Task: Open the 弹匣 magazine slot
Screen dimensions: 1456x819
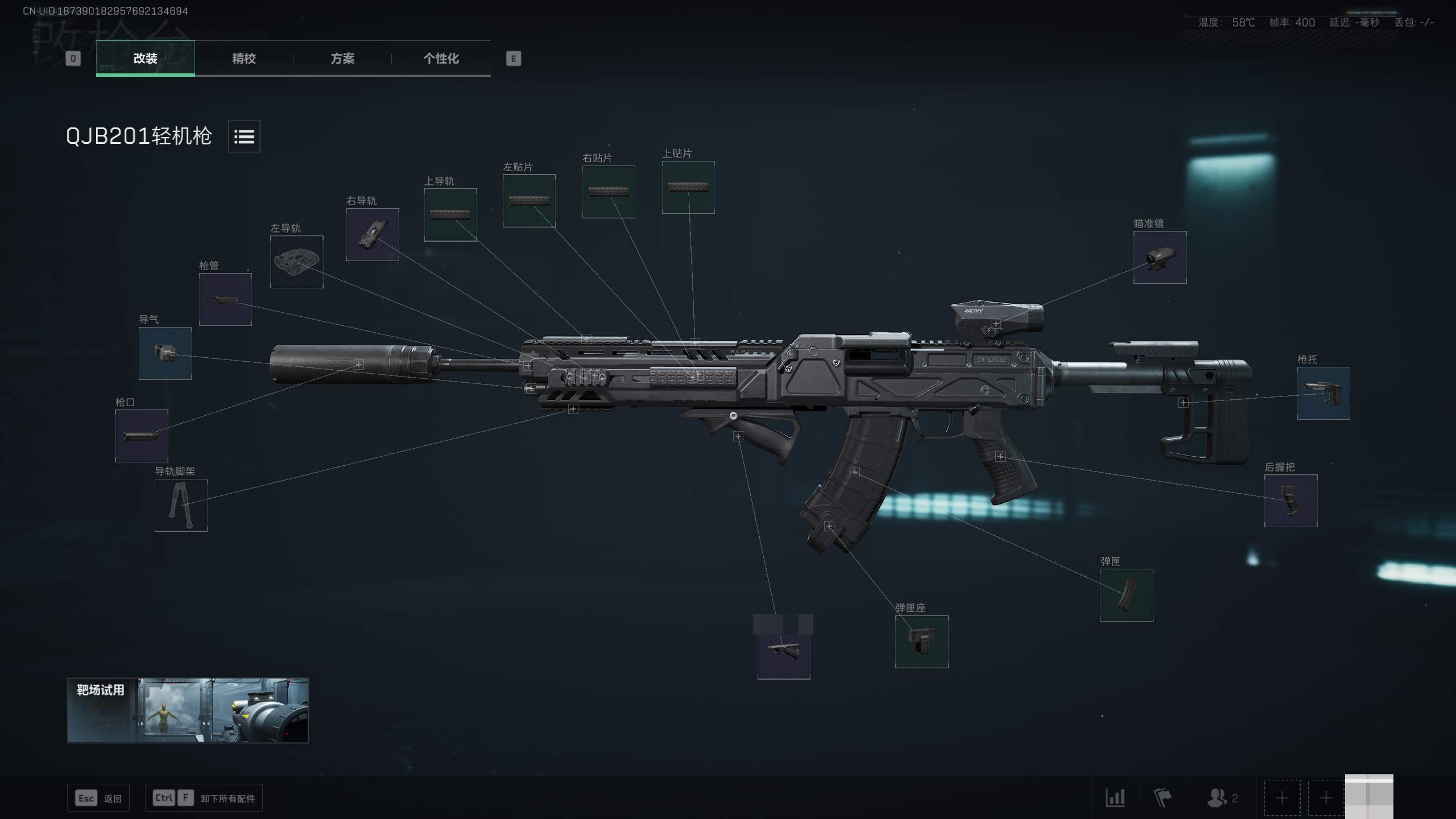Action: 1126,595
